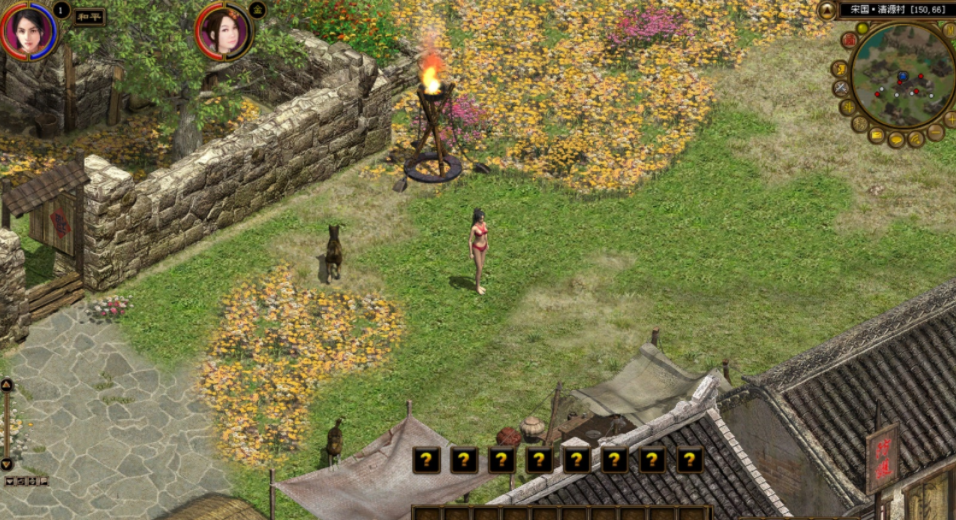Click the chat scroll down arrow
Viewport: 956px width, 520px height.
coord(7,464)
